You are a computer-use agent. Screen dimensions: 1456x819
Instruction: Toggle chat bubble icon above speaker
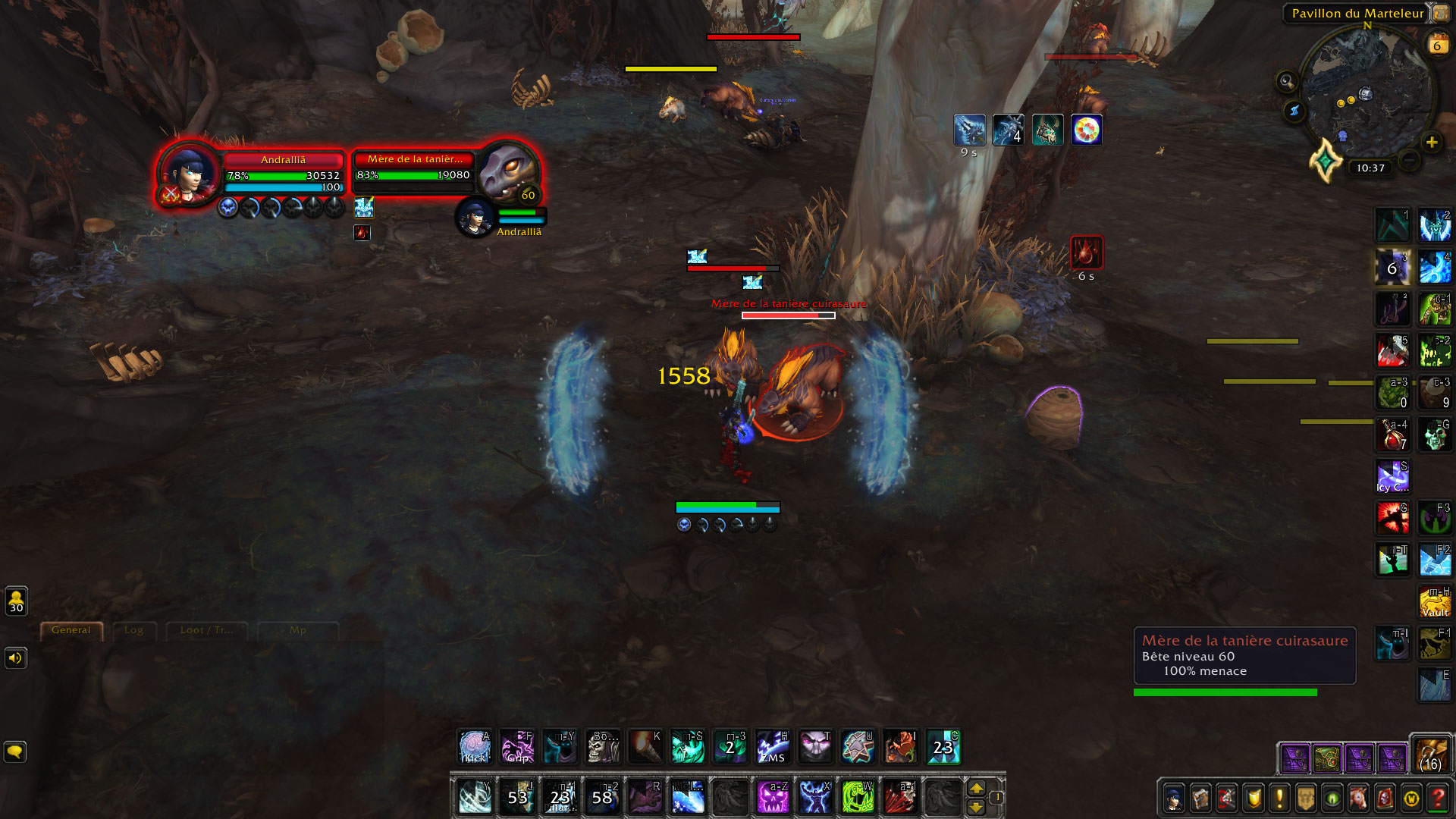point(14,752)
